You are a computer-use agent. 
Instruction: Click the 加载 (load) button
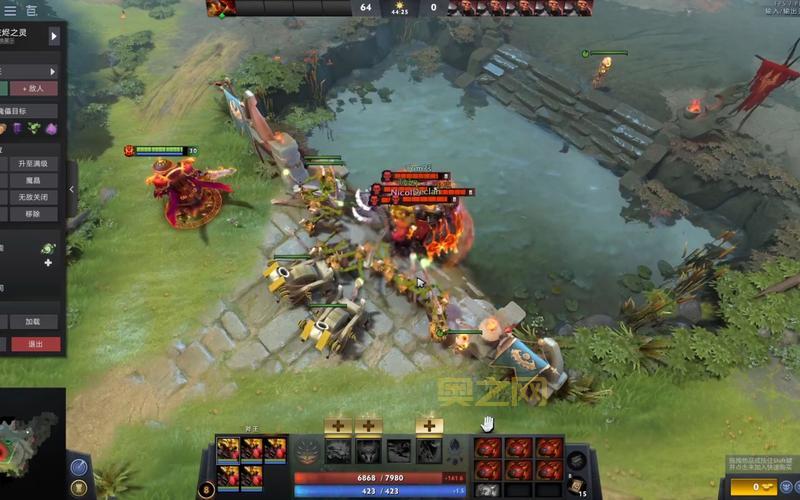click(x=33, y=322)
